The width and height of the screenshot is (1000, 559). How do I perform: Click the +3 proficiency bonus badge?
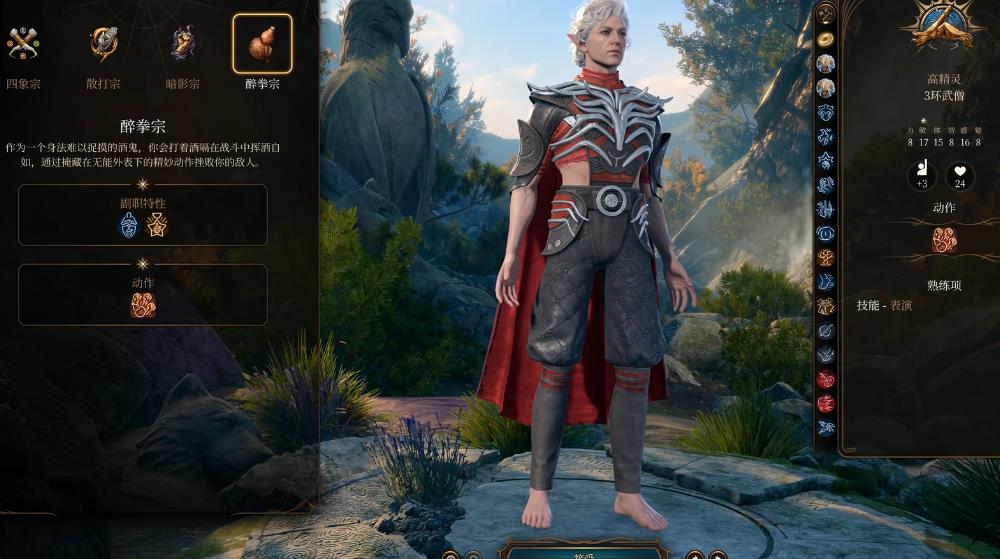tap(922, 174)
